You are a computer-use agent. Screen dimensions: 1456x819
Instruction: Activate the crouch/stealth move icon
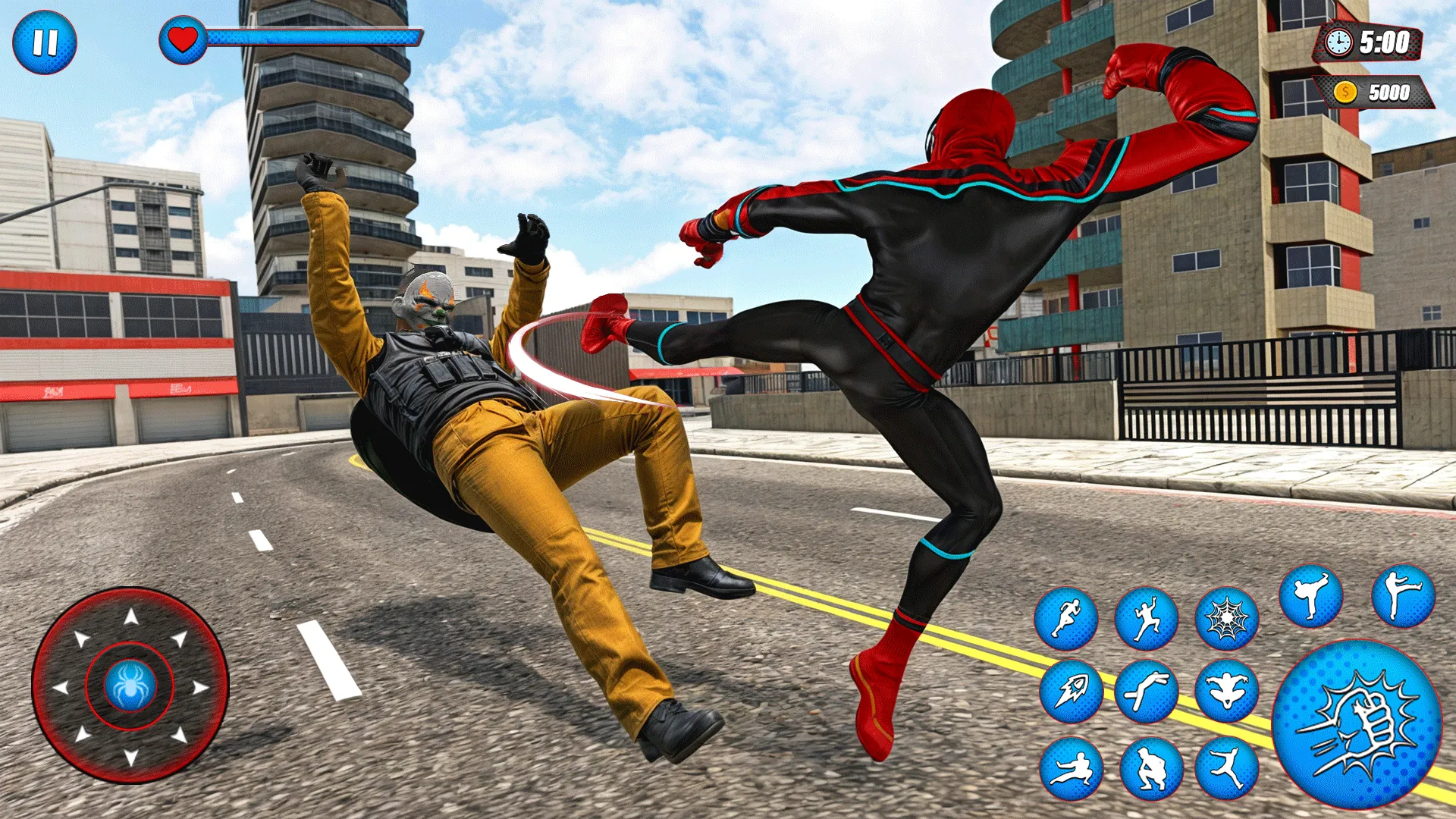[1151, 767]
